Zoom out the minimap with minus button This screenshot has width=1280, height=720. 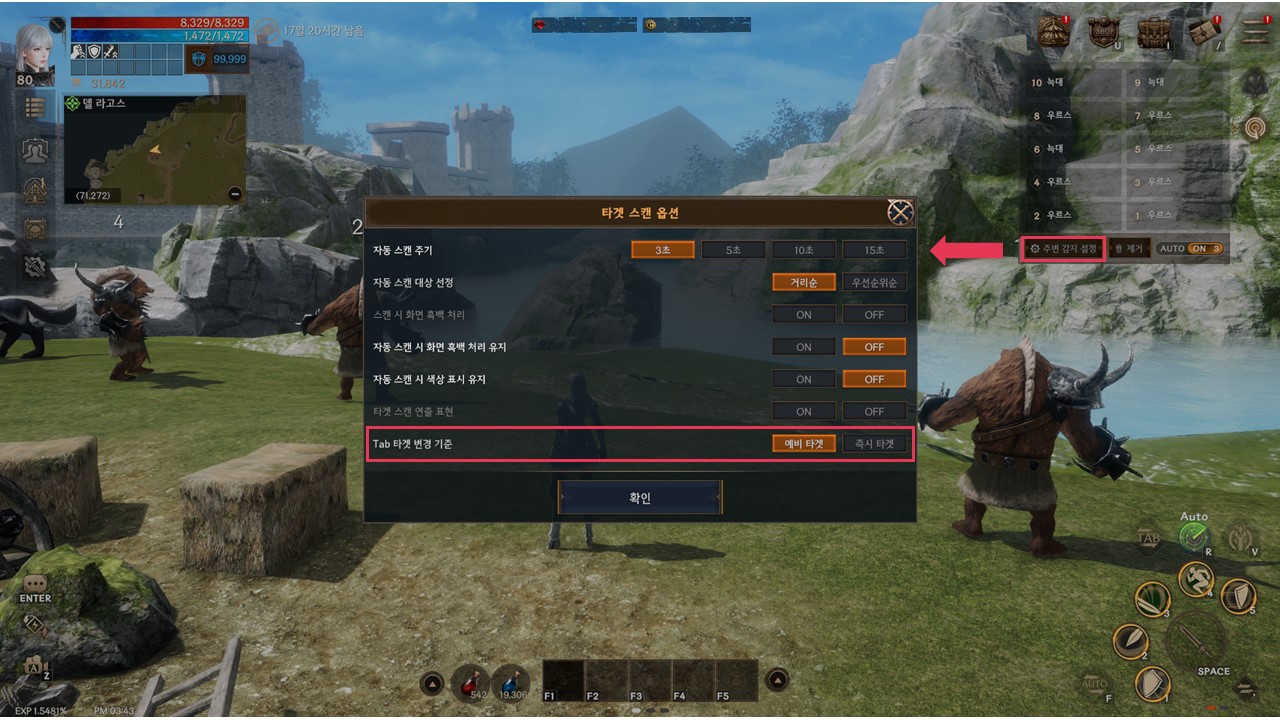tap(235, 194)
